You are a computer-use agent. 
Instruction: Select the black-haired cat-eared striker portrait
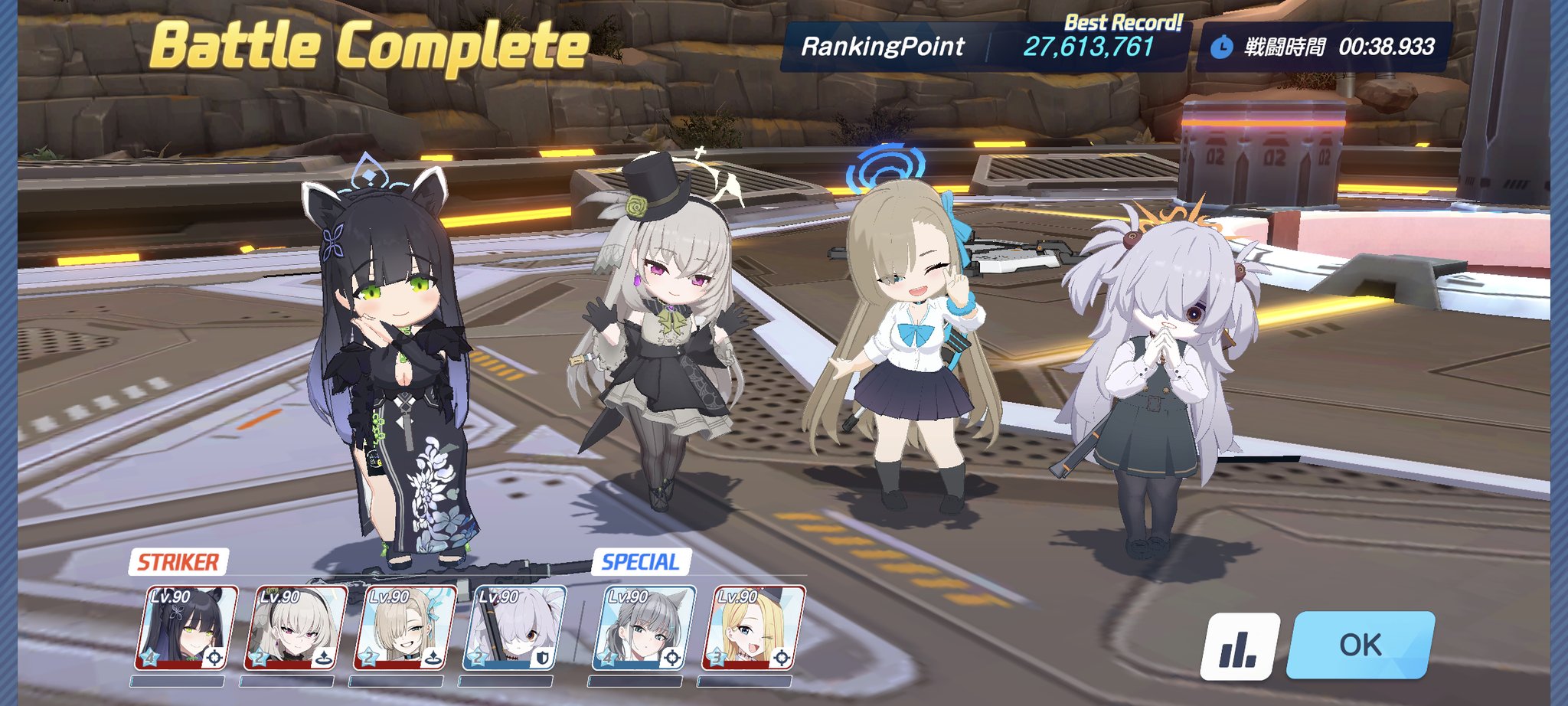[186, 628]
